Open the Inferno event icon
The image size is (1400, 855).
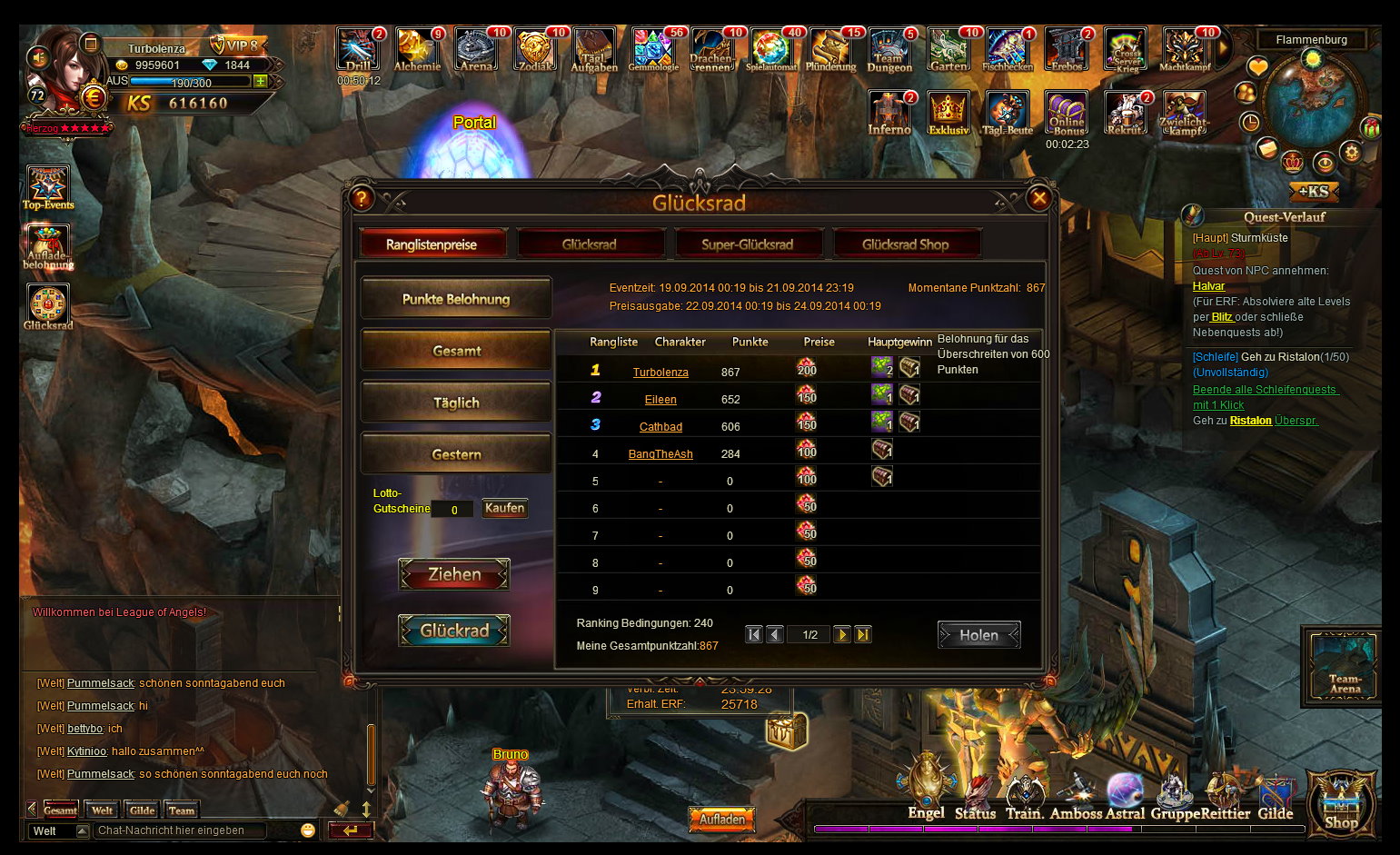[x=889, y=114]
